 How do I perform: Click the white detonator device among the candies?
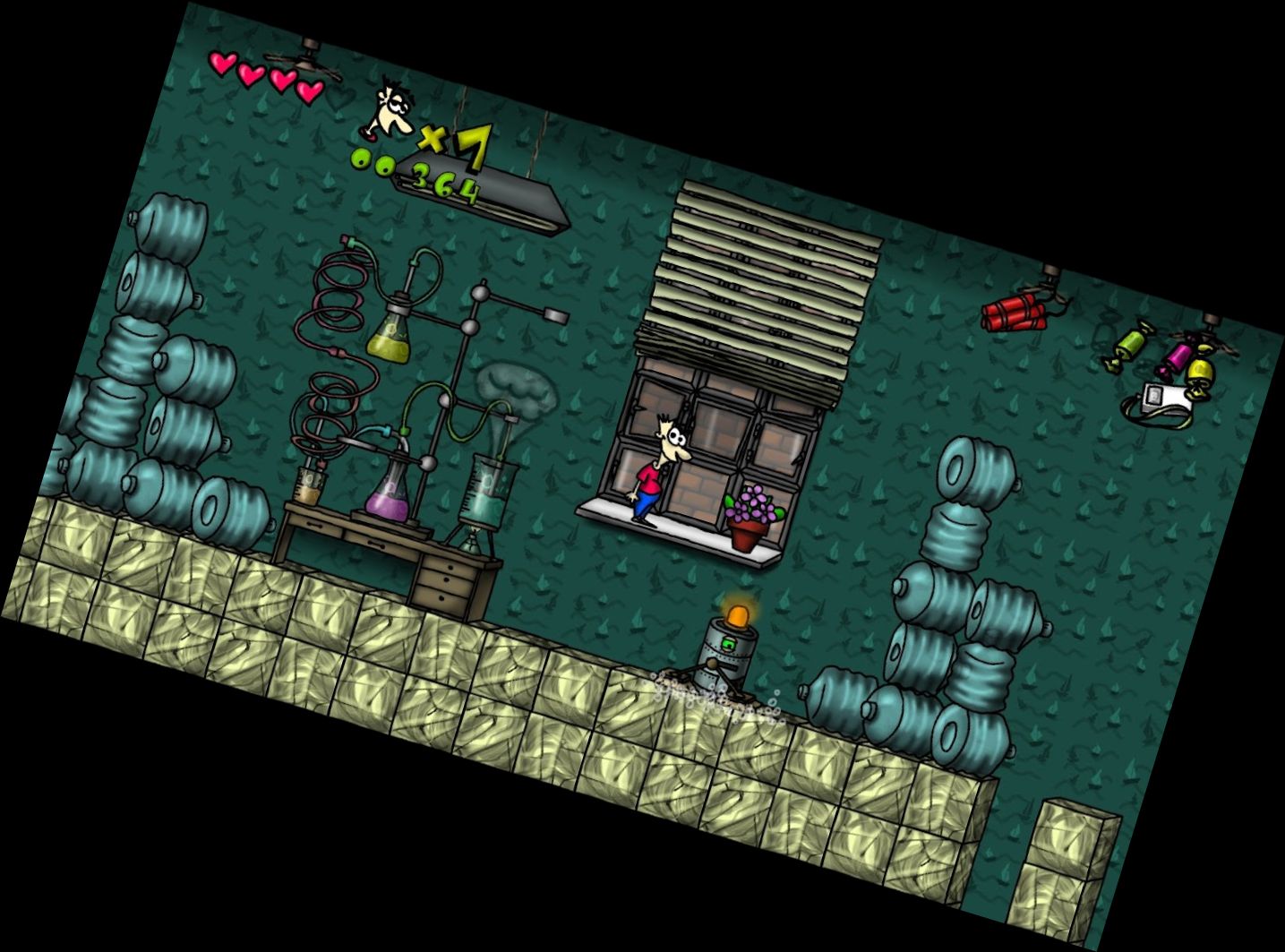pyautogui.click(x=1165, y=399)
